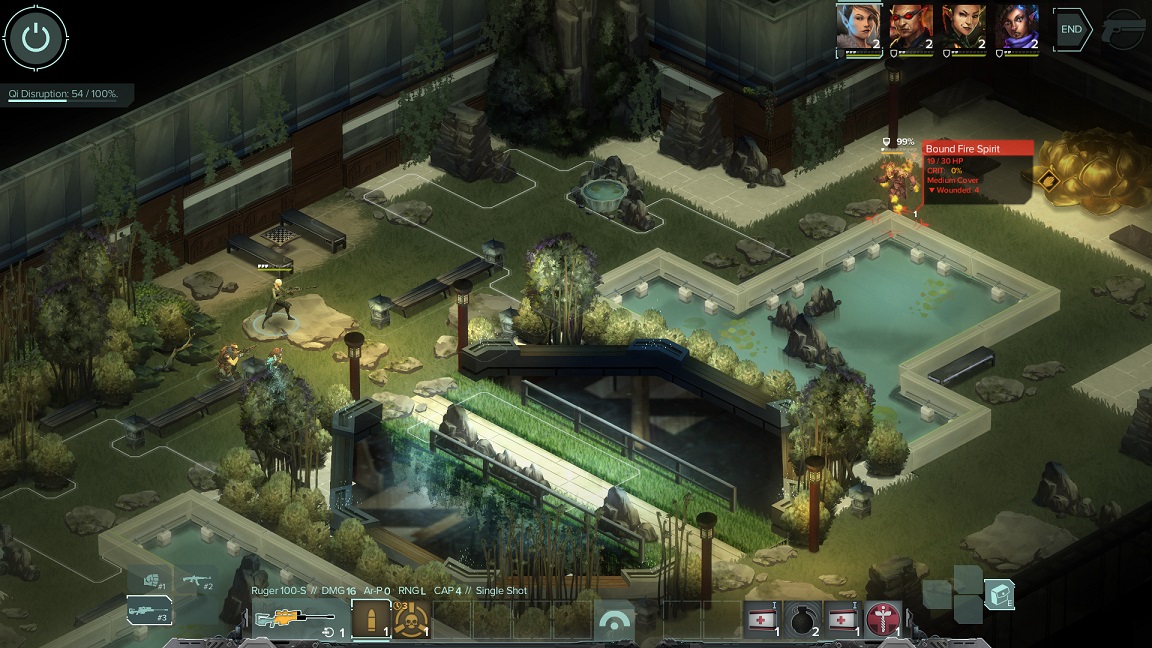Select the purple-scarf character portrait
The height and width of the screenshot is (648, 1152).
coord(1017,27)
